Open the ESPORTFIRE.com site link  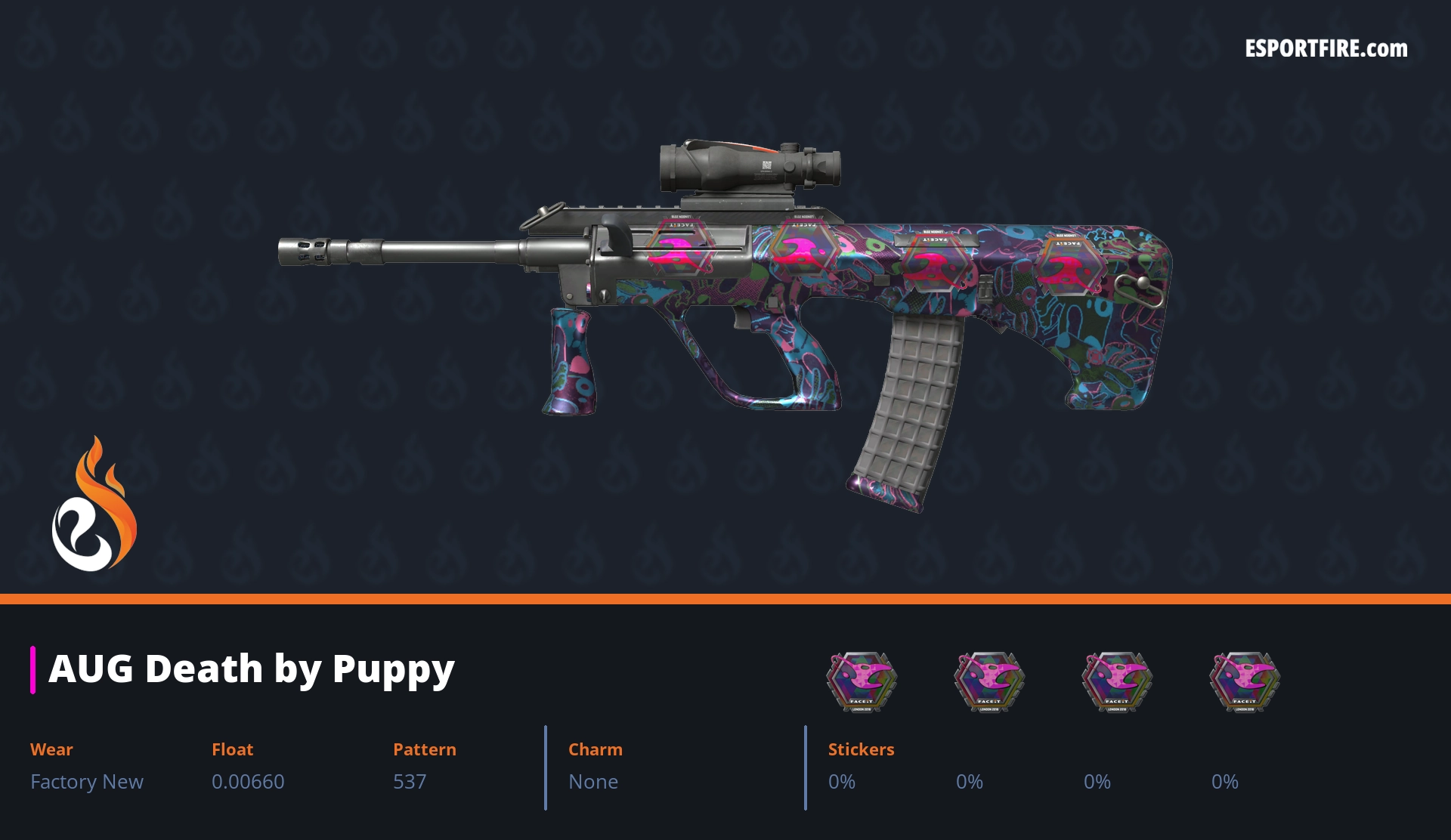(1326, 49)
